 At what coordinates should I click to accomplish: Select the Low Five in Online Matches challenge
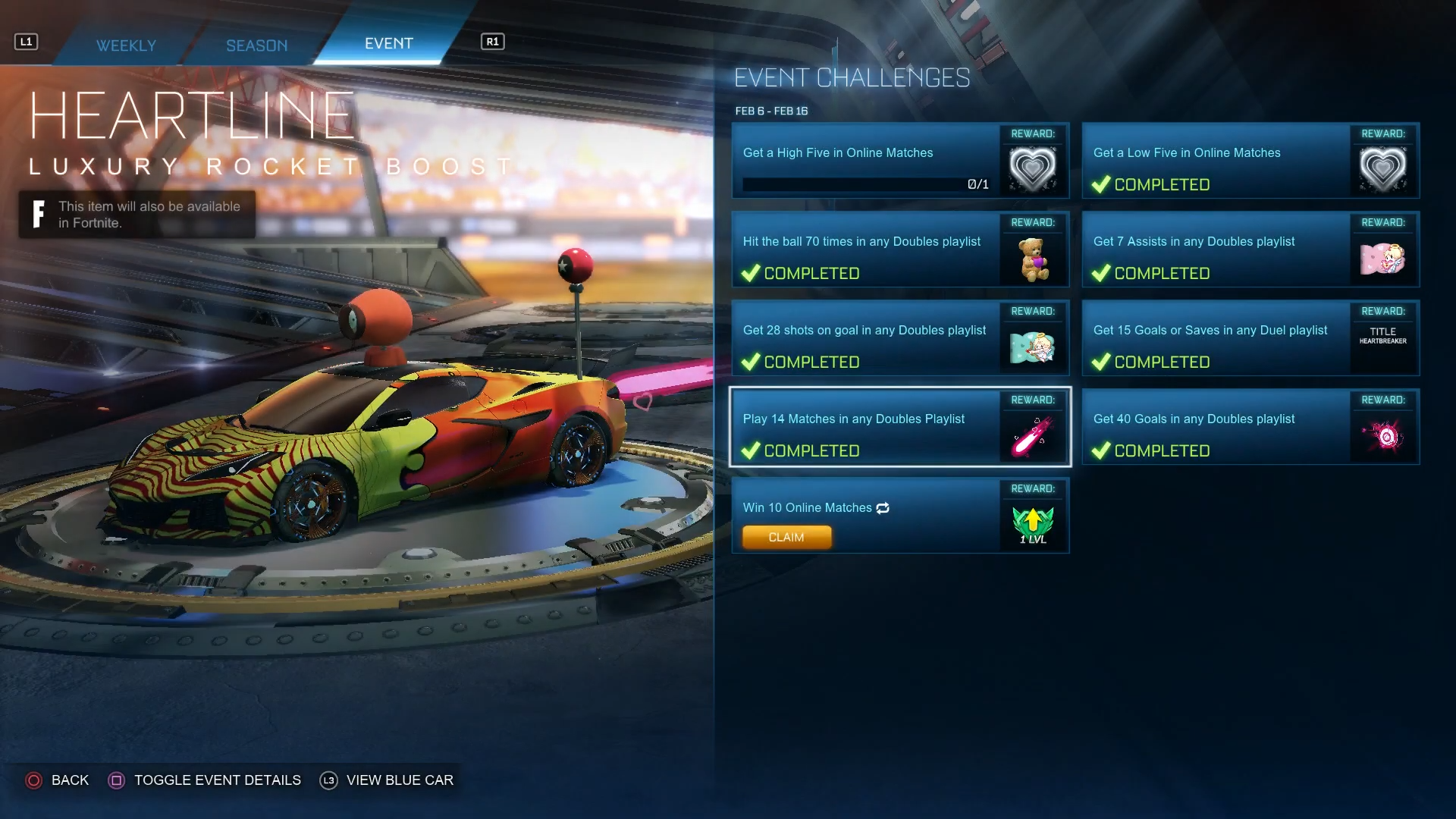click(x=1215, y=161)
